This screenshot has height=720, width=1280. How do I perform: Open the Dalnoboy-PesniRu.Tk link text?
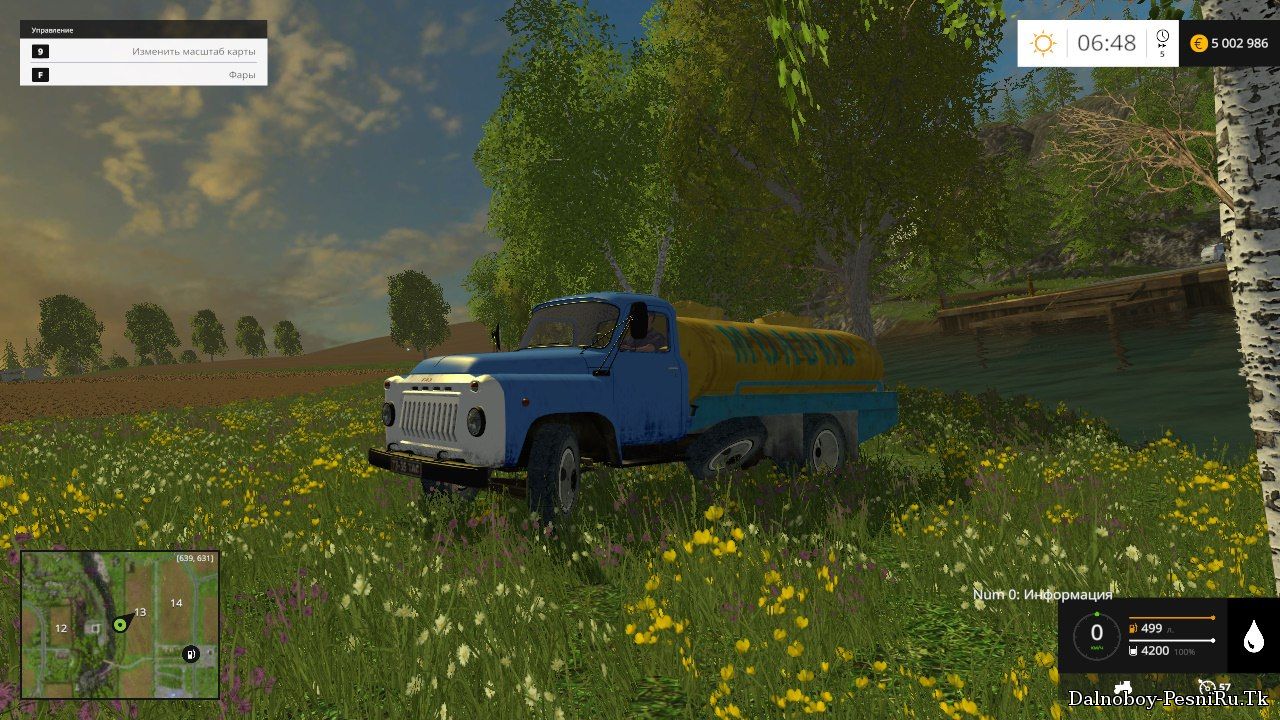(x=1168, y=698)
